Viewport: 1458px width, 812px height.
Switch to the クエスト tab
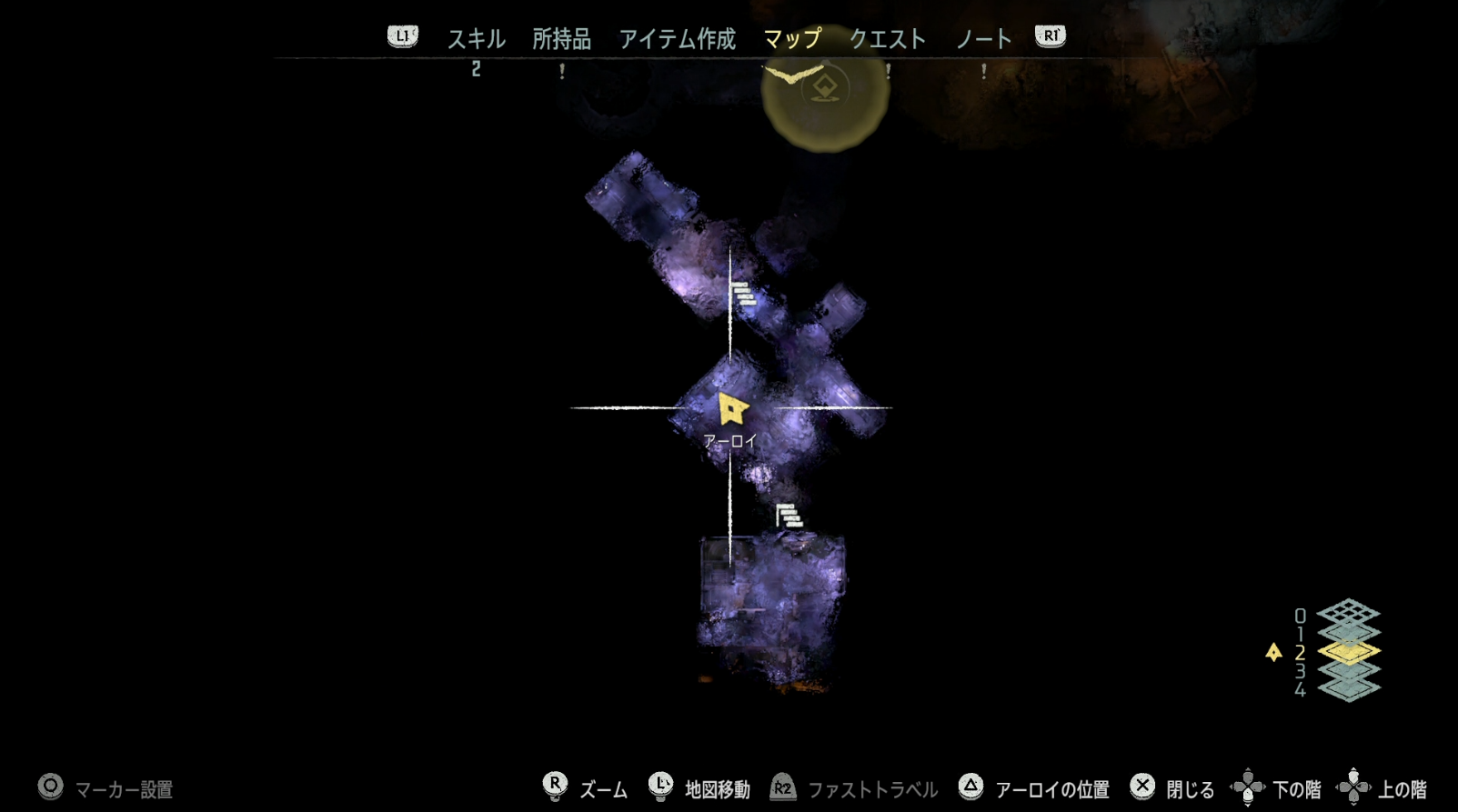[888, 39]
